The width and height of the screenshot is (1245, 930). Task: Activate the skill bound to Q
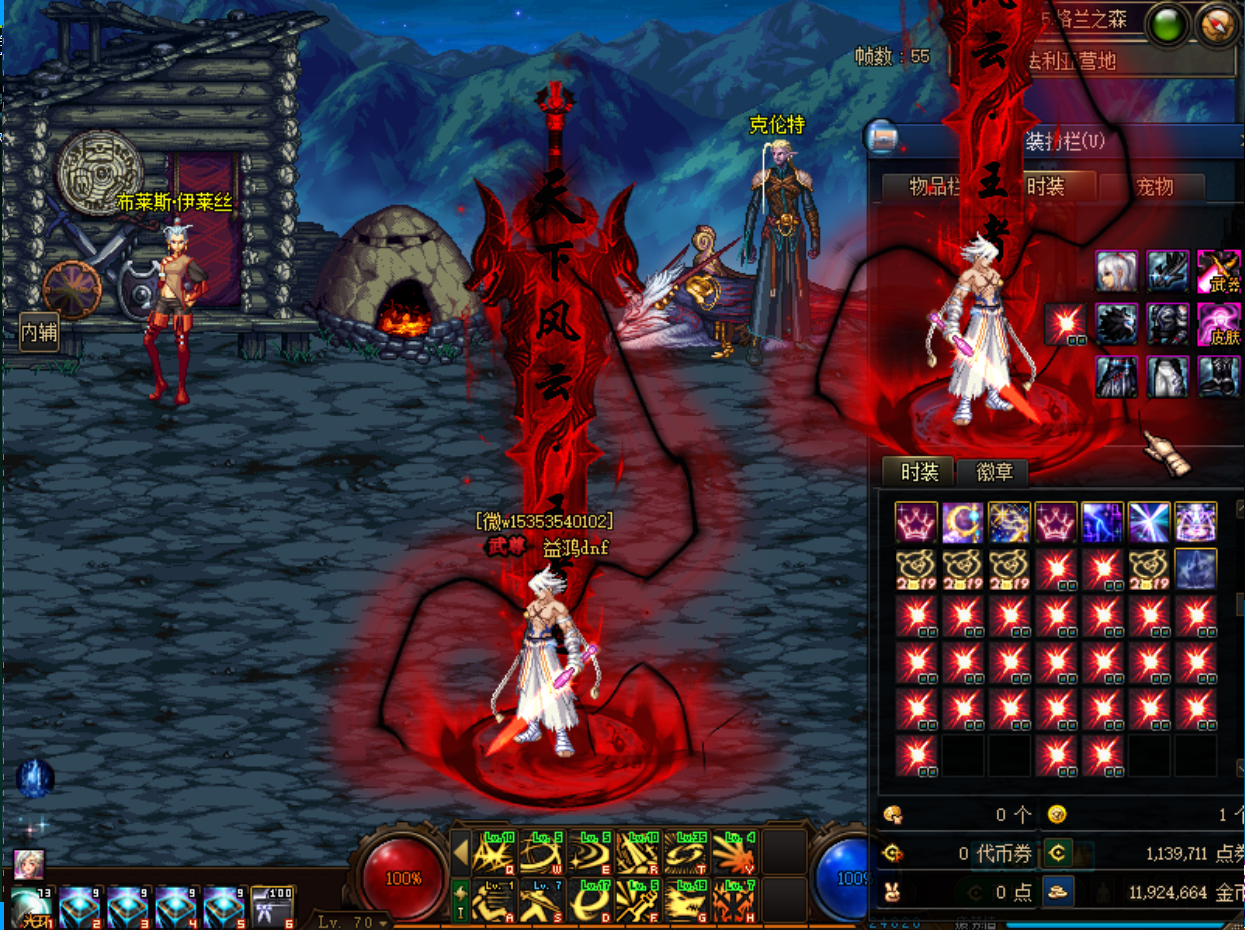point(494,853)
